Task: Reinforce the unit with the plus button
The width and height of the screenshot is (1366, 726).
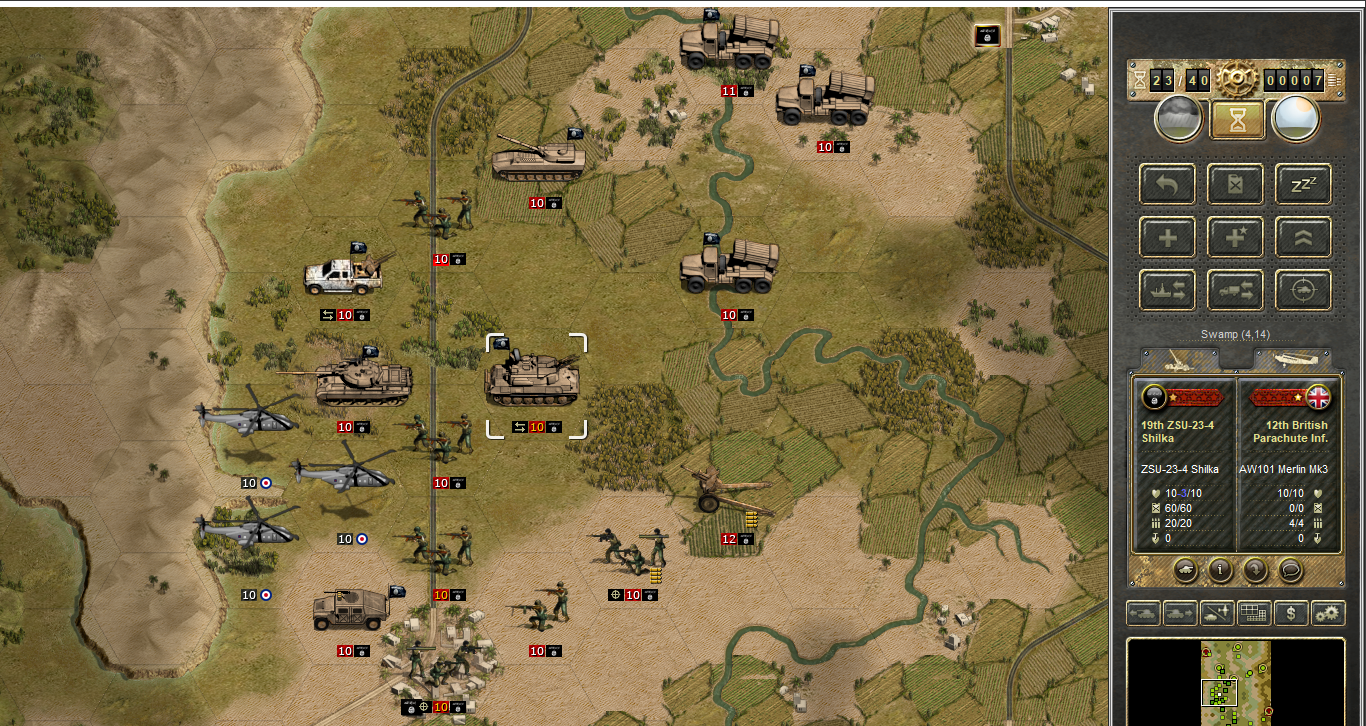Action: click(x=1166, y=238)
